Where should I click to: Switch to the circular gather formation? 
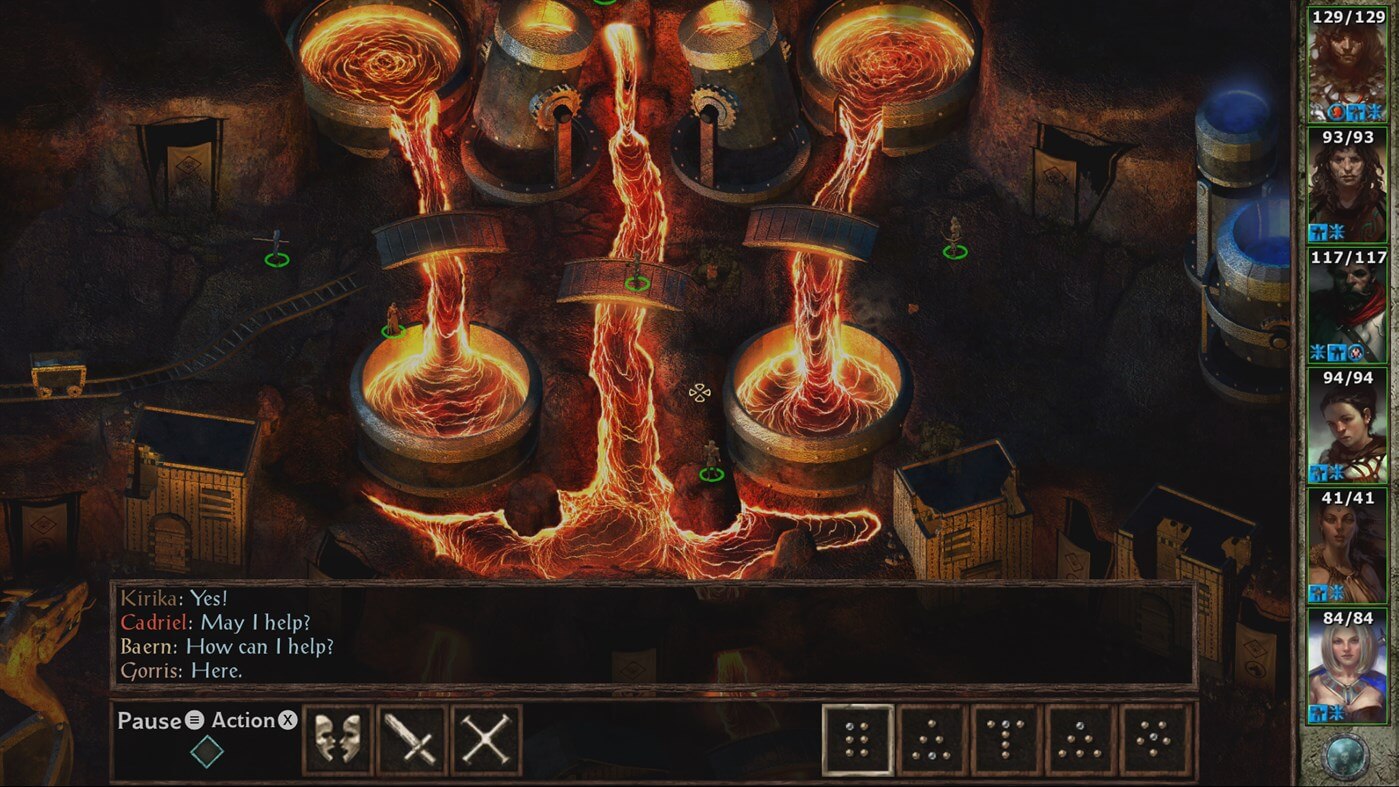tap(1155, 740)
